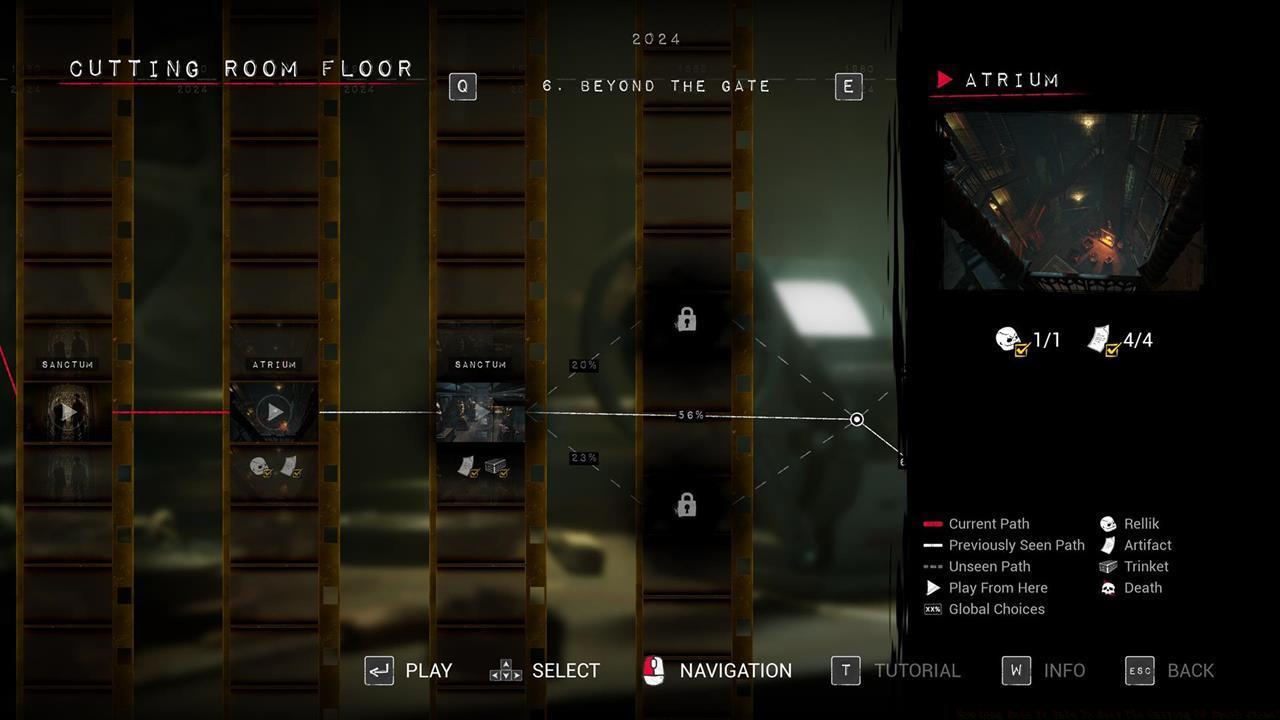Open the chapter titled 6. Beyond The Gate
This screenshot has height=720, width=1280.
coord(655,86)
